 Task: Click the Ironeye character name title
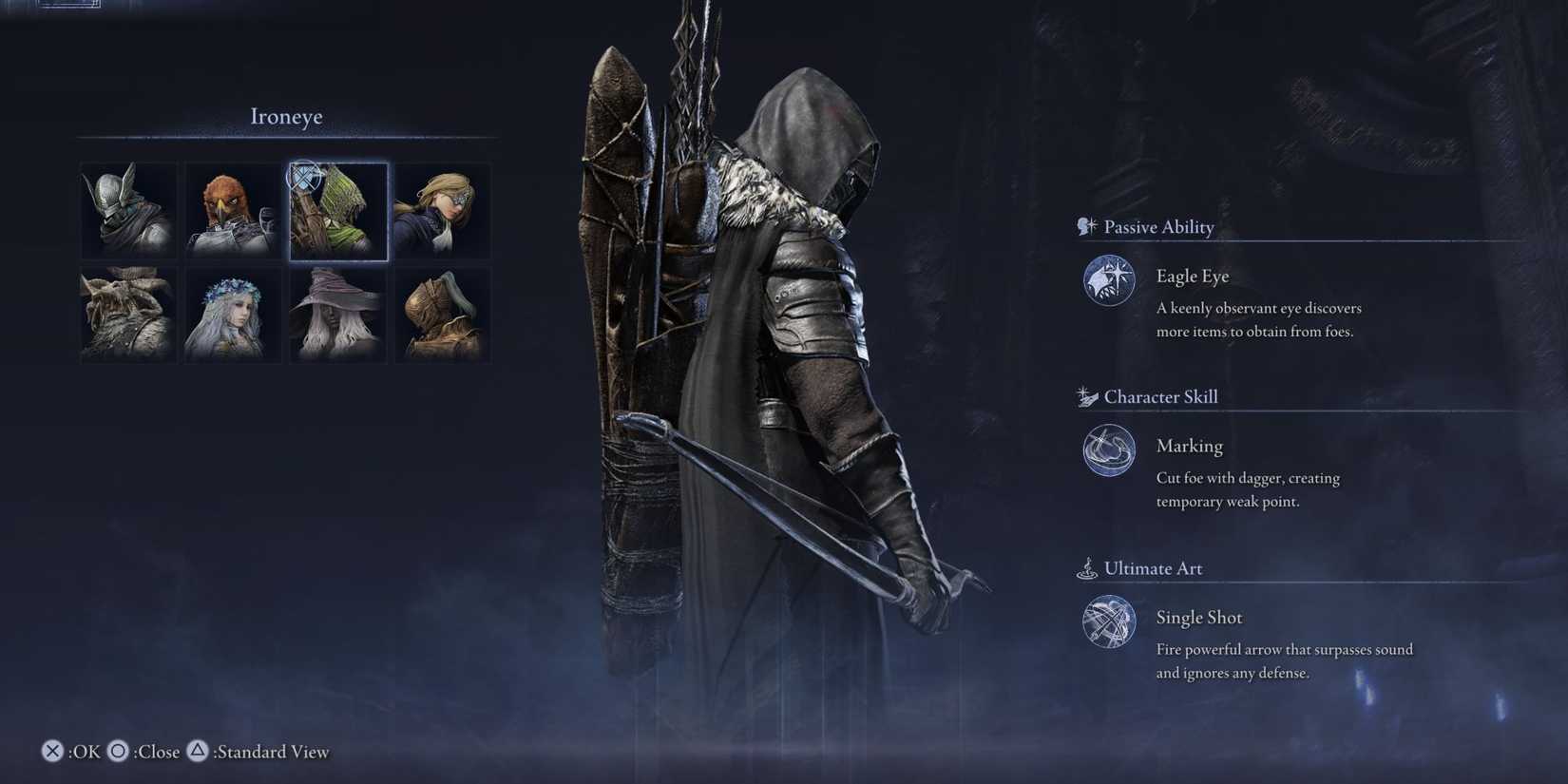pos(286,116)
